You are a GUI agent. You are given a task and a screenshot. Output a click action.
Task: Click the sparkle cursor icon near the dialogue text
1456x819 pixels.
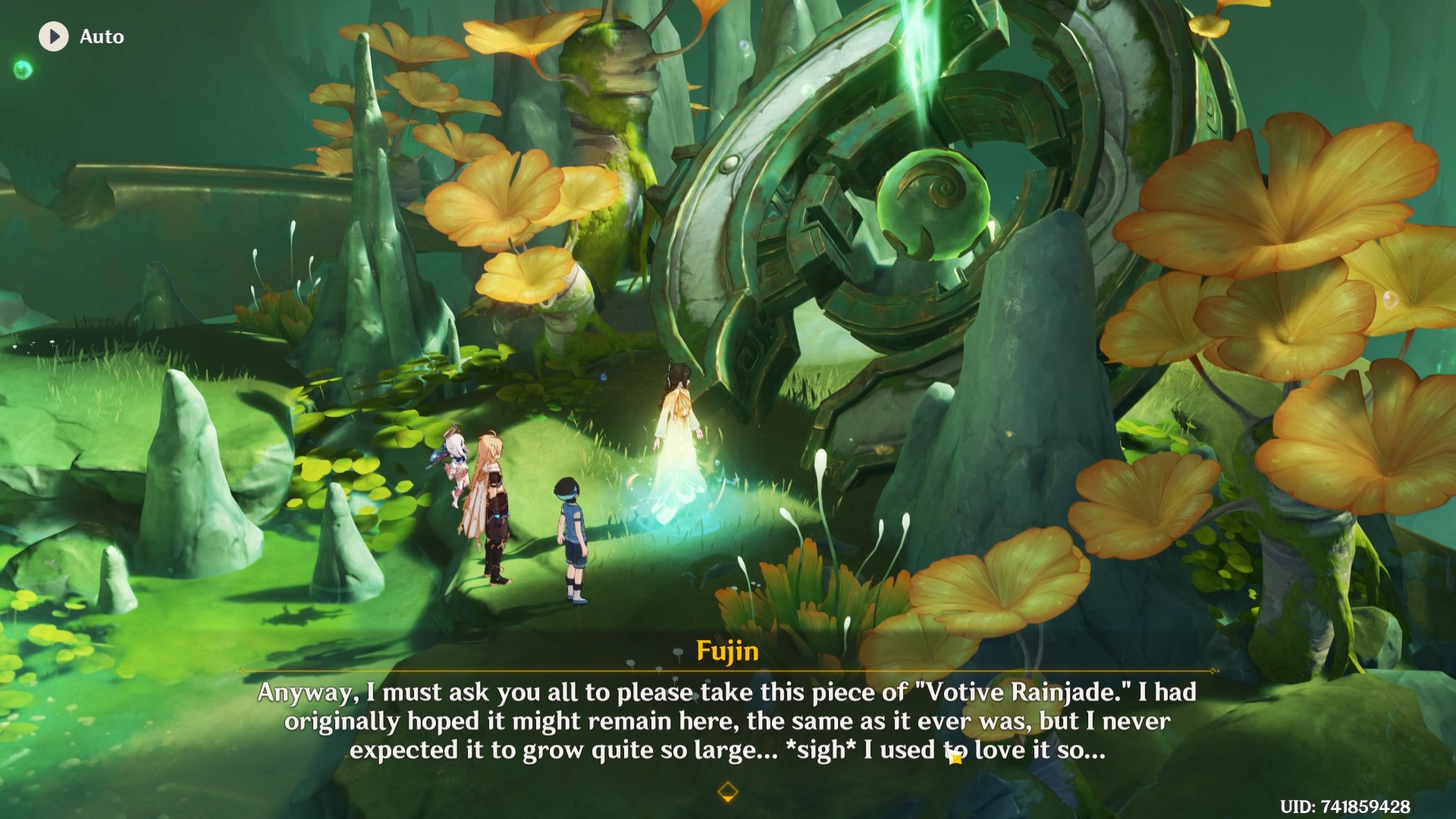957,757
